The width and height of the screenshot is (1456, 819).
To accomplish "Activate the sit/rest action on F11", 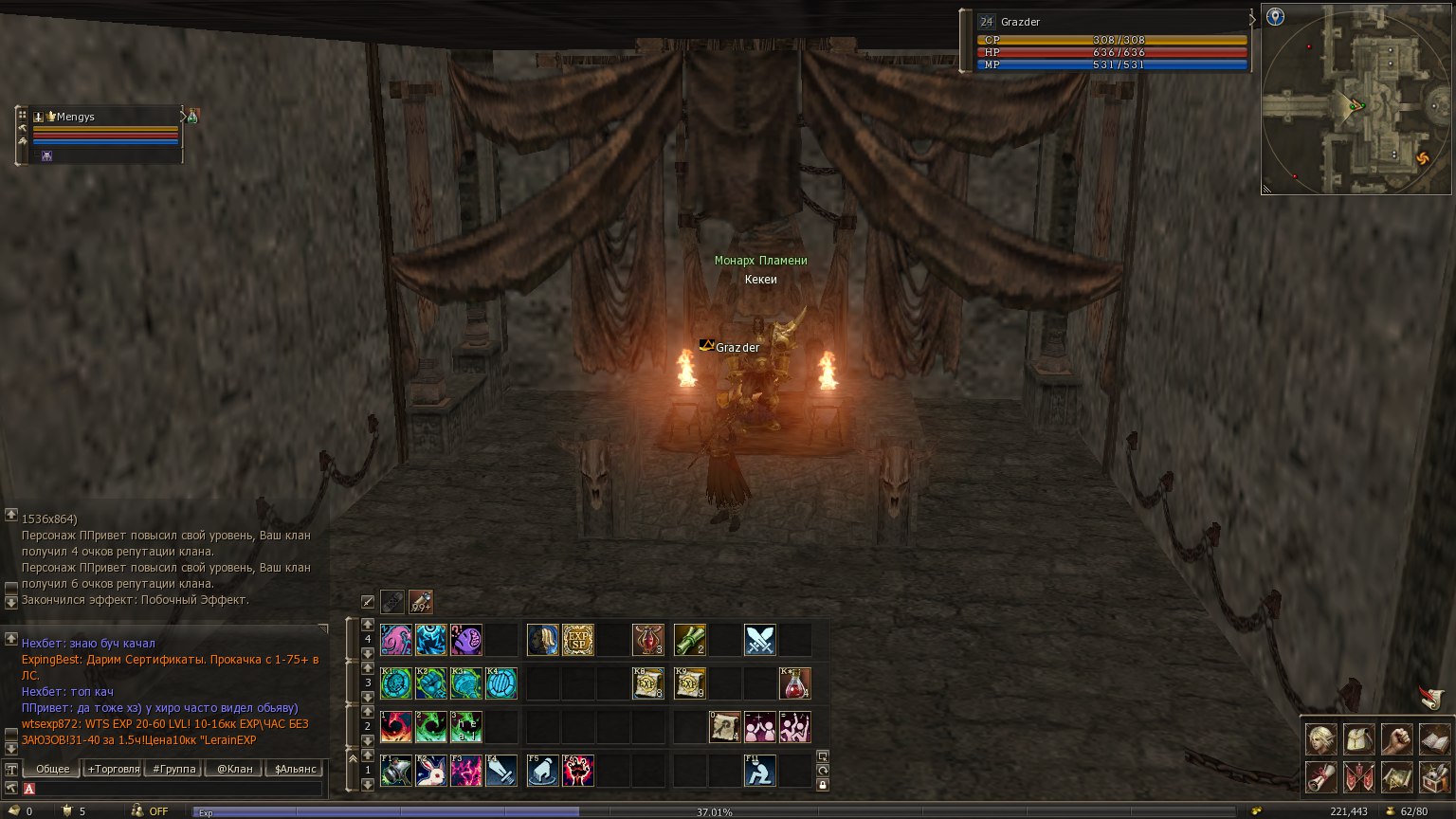I will click(759, 771).
